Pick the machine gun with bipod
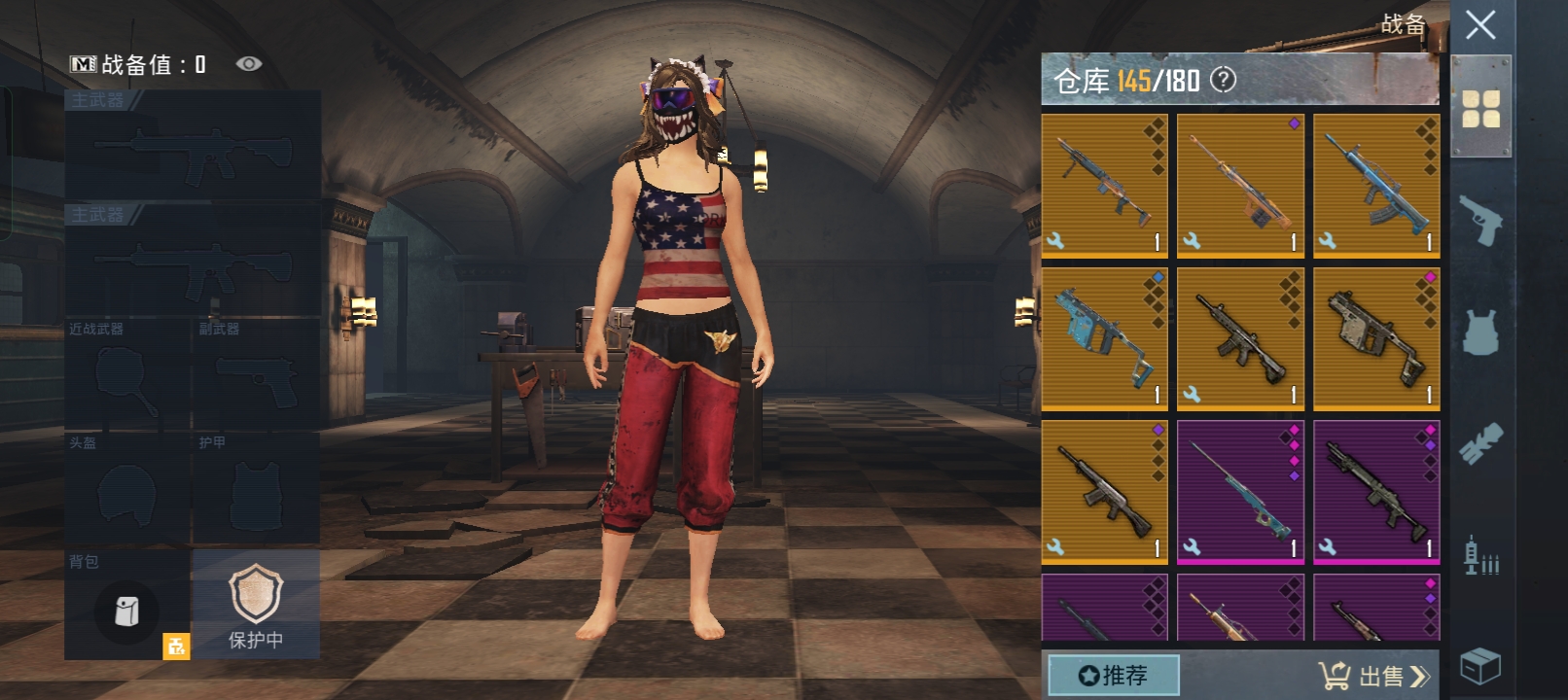The image size is (1568, 700). coord(1104,185)
